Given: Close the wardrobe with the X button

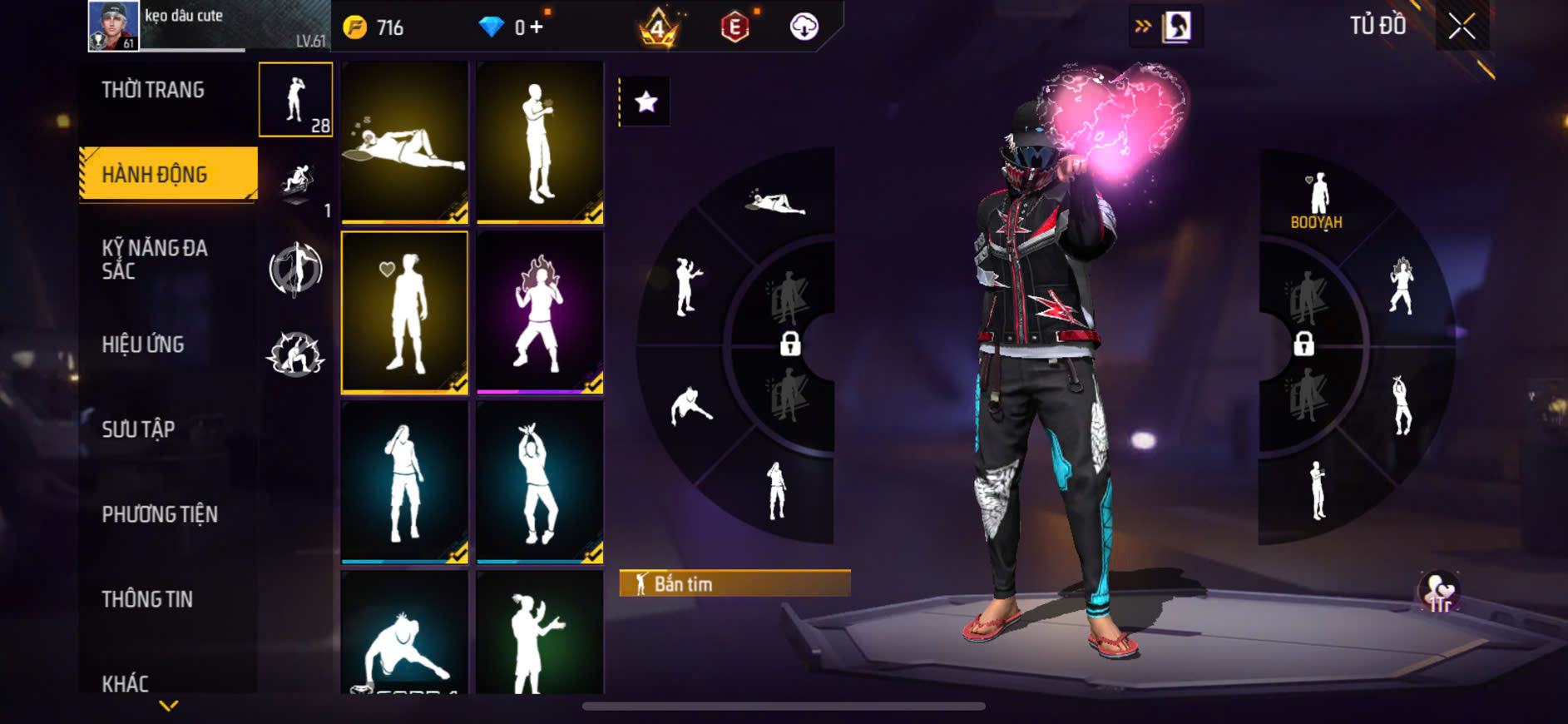Looking at the screenshot, I should tap(1462, 27).
